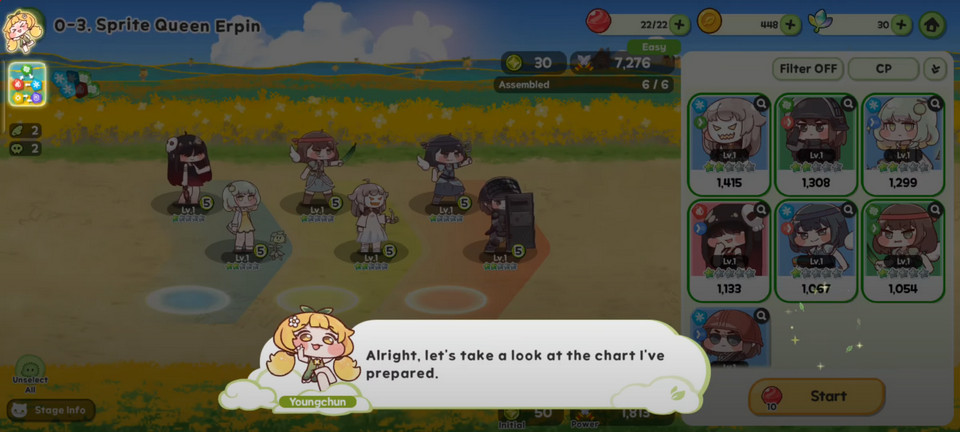Image resolution: width=960 pixels, height=432 pixels.
Task: Select the character card with 1,133 power
Action: click(x=729, y=250)
